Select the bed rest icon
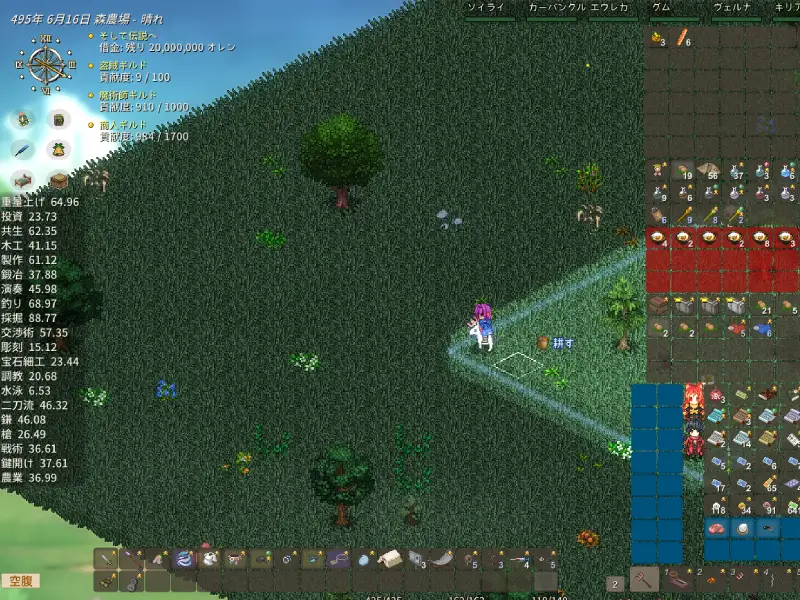 click(x=22, y=180)
